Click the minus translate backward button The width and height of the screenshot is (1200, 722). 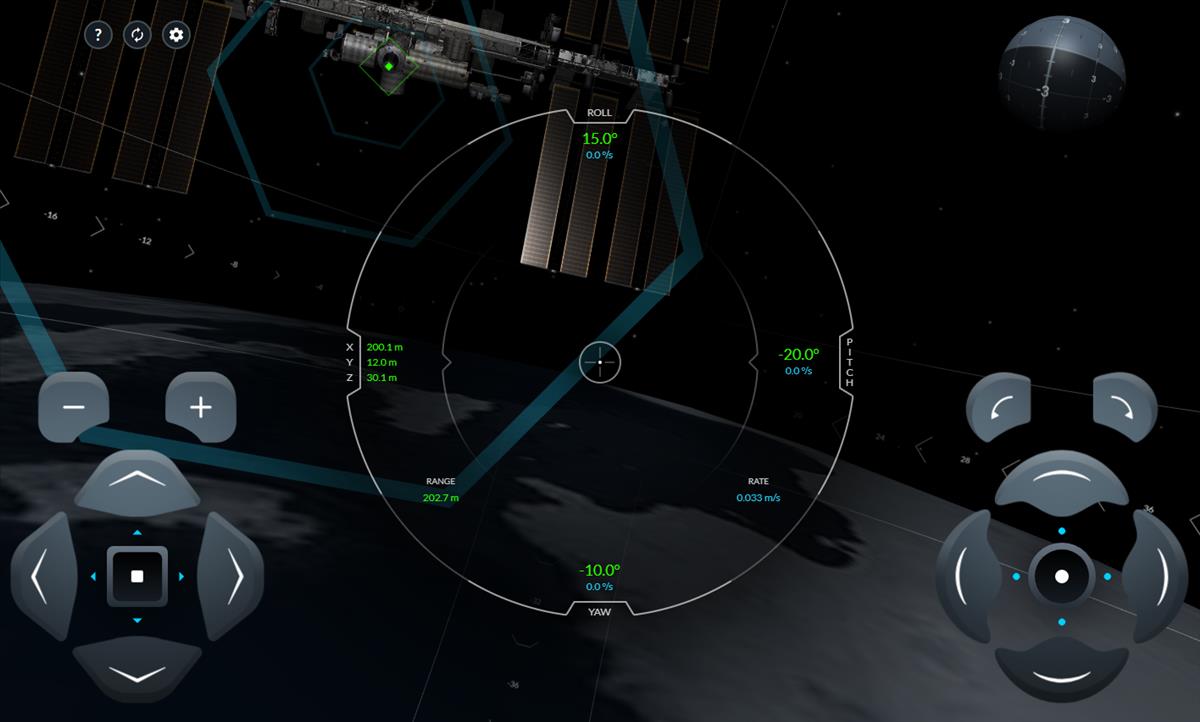[x=73, y=407]
